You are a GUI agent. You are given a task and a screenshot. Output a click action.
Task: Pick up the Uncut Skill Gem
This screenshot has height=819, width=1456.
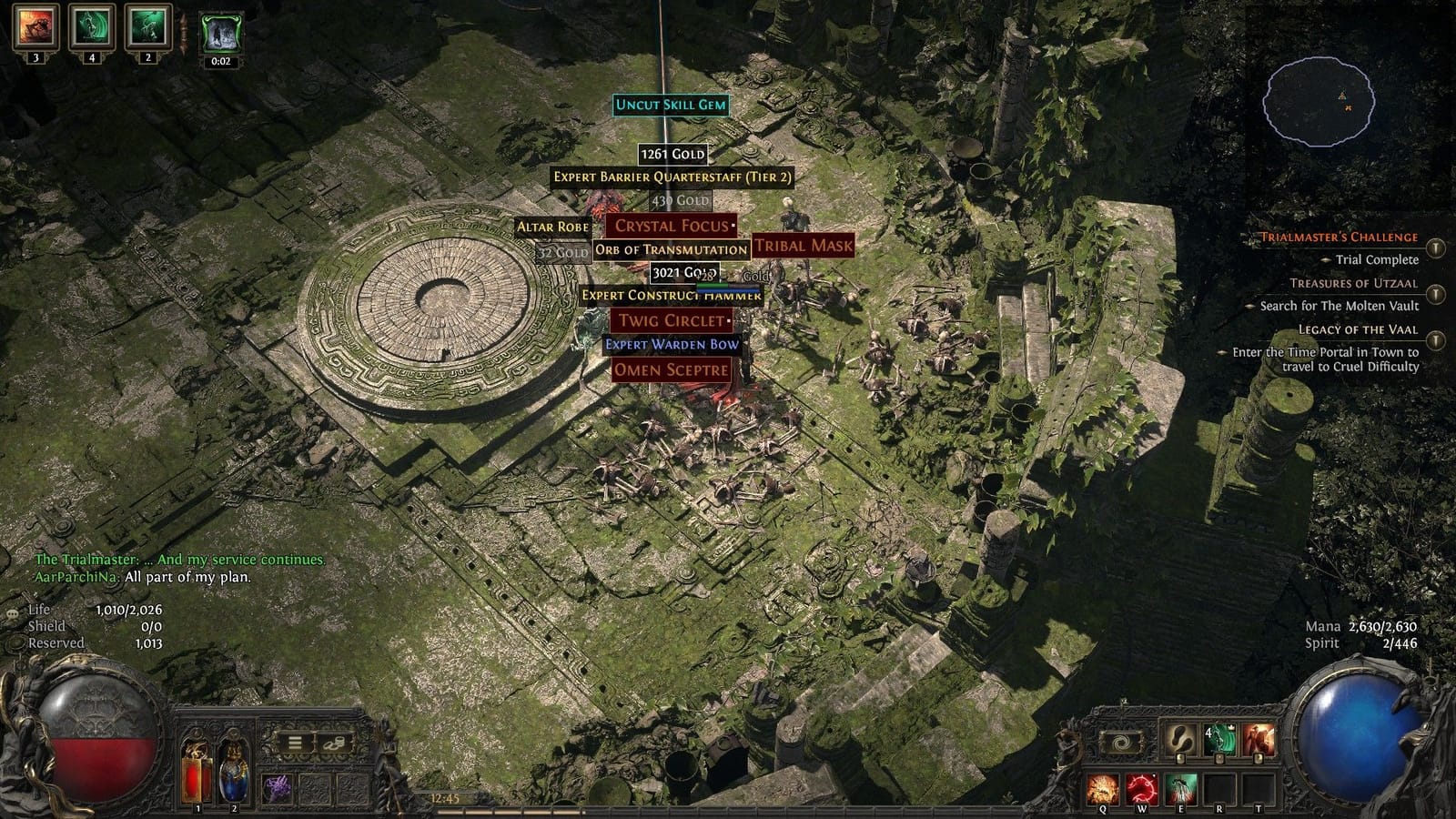point(671,106)
